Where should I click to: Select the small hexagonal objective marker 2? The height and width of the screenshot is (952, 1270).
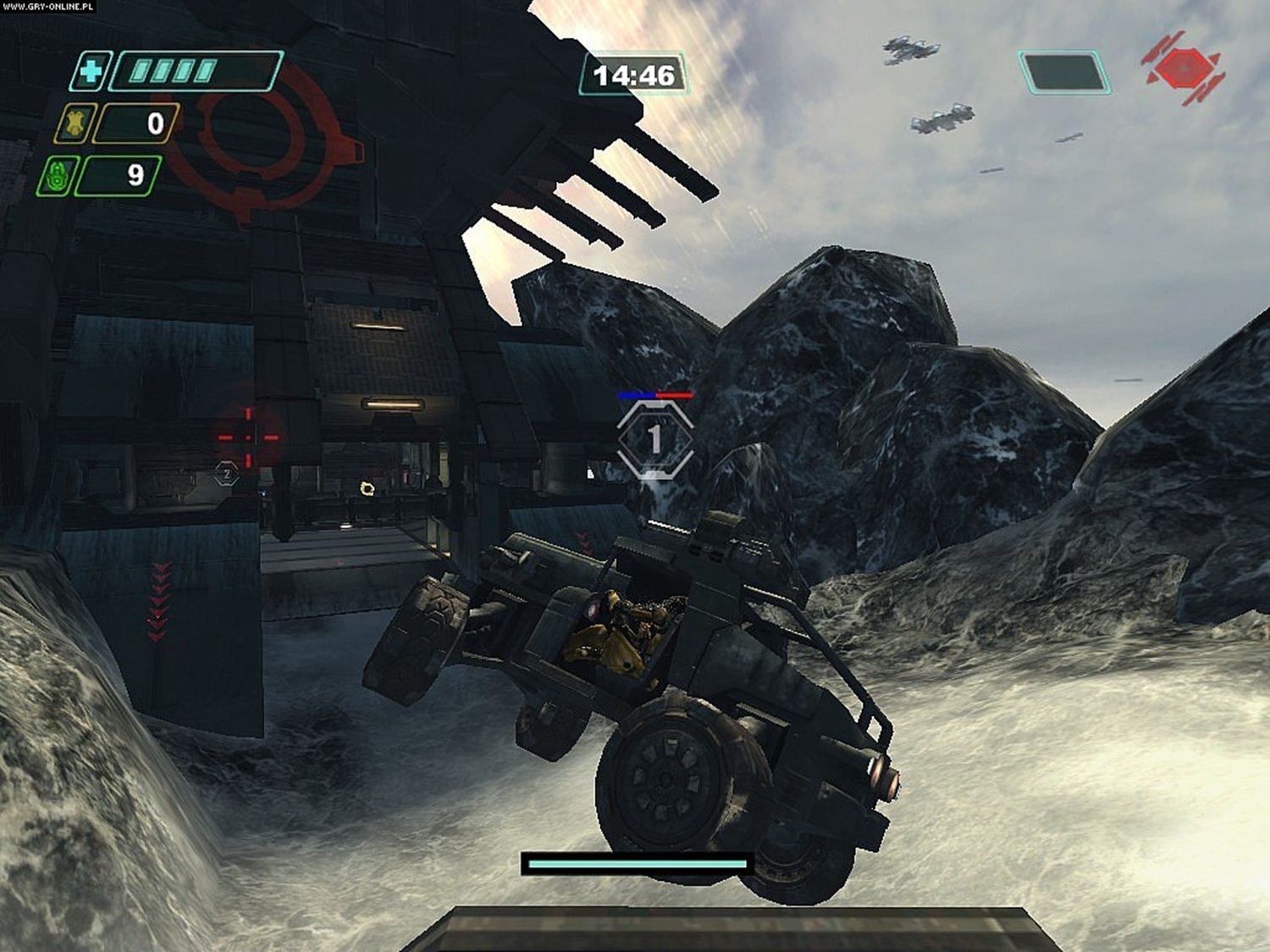point(226,475)
